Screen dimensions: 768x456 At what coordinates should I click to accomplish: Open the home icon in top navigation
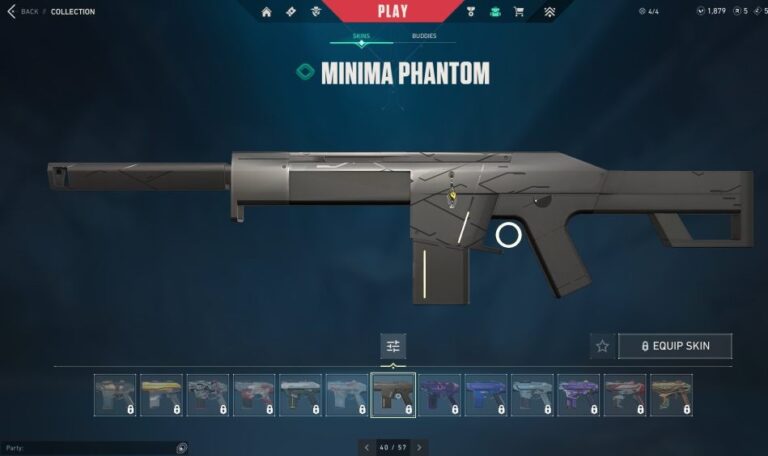click(x=267, y=12)
